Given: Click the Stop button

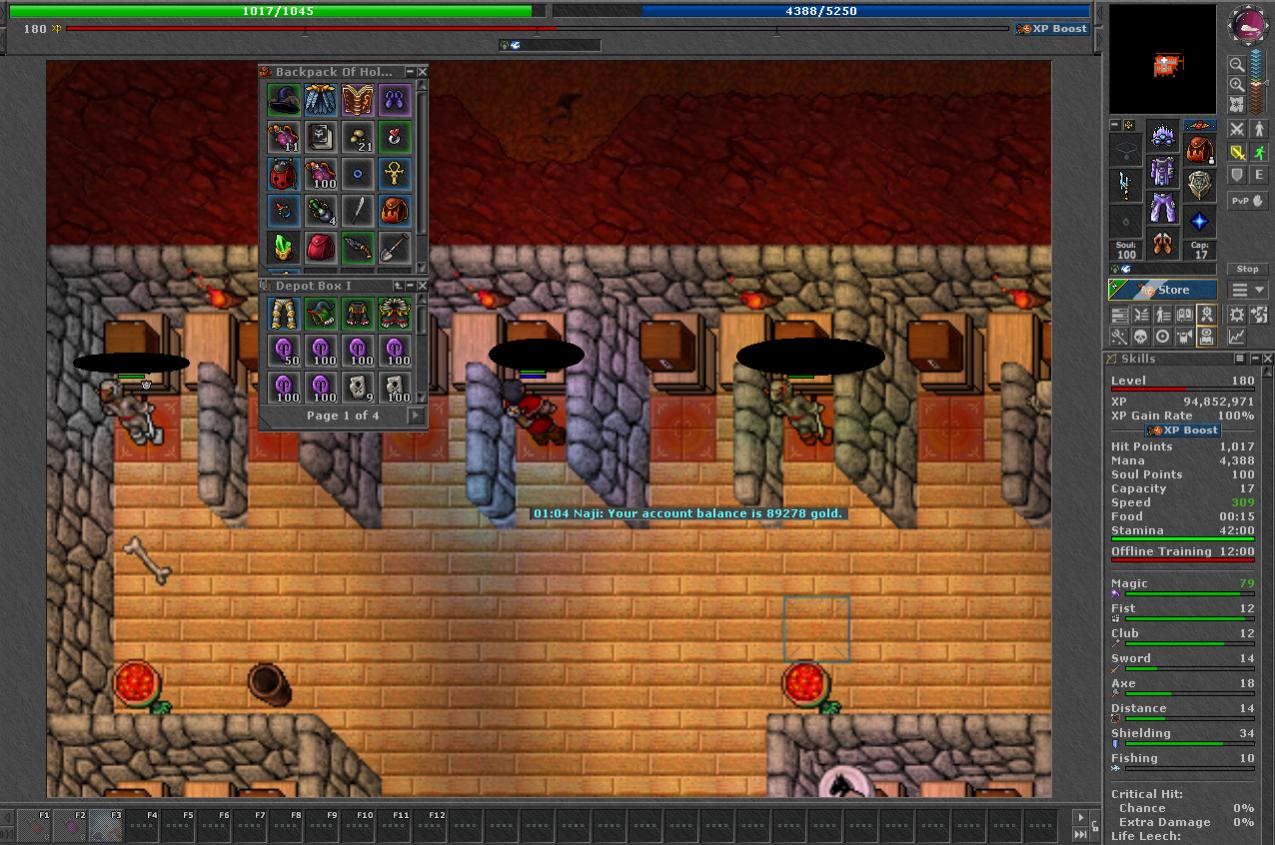Looking at the screenshot, I should pos(1247,269).
